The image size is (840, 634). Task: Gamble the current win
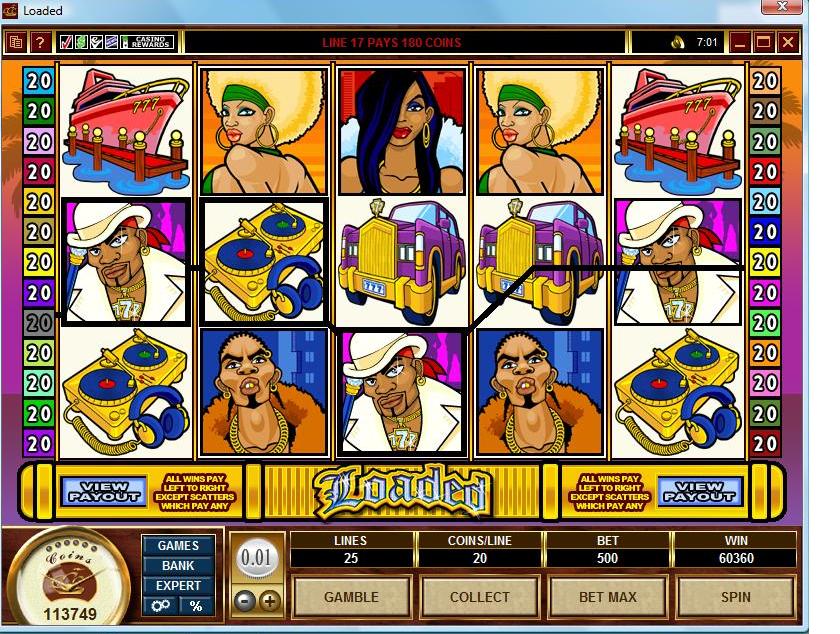(351, 597)
